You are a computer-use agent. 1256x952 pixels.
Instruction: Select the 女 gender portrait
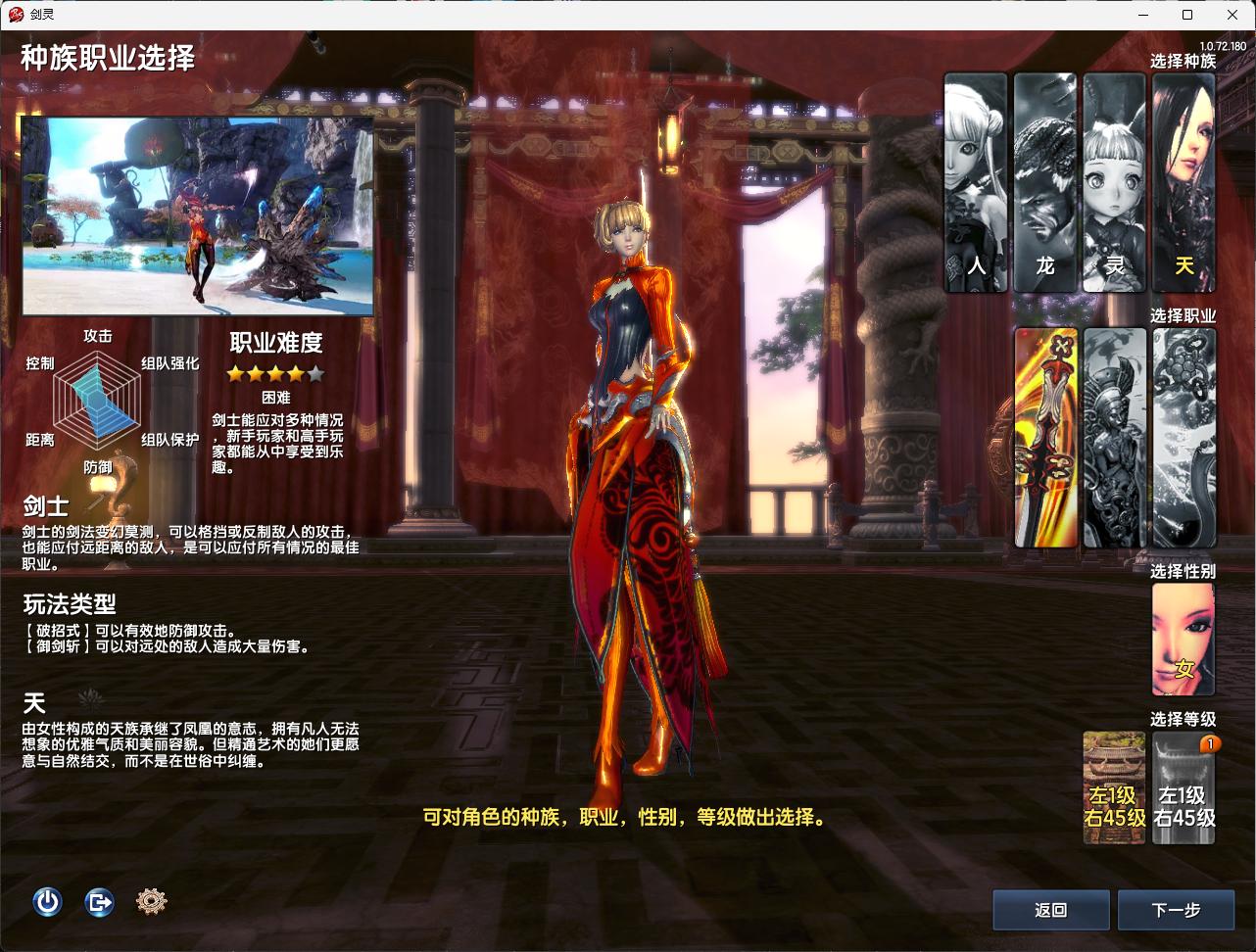(1184, 640)
